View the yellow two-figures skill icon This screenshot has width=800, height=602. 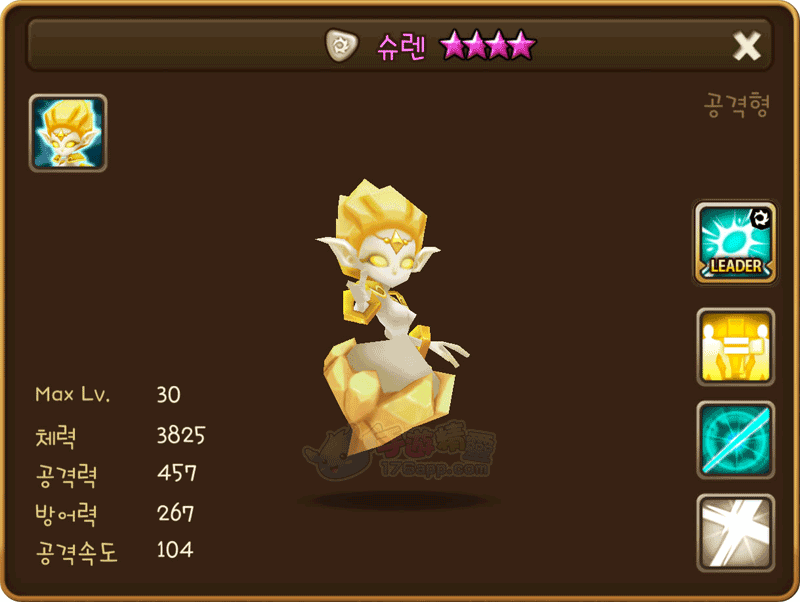pyautogui.click(x=735, y=346)
